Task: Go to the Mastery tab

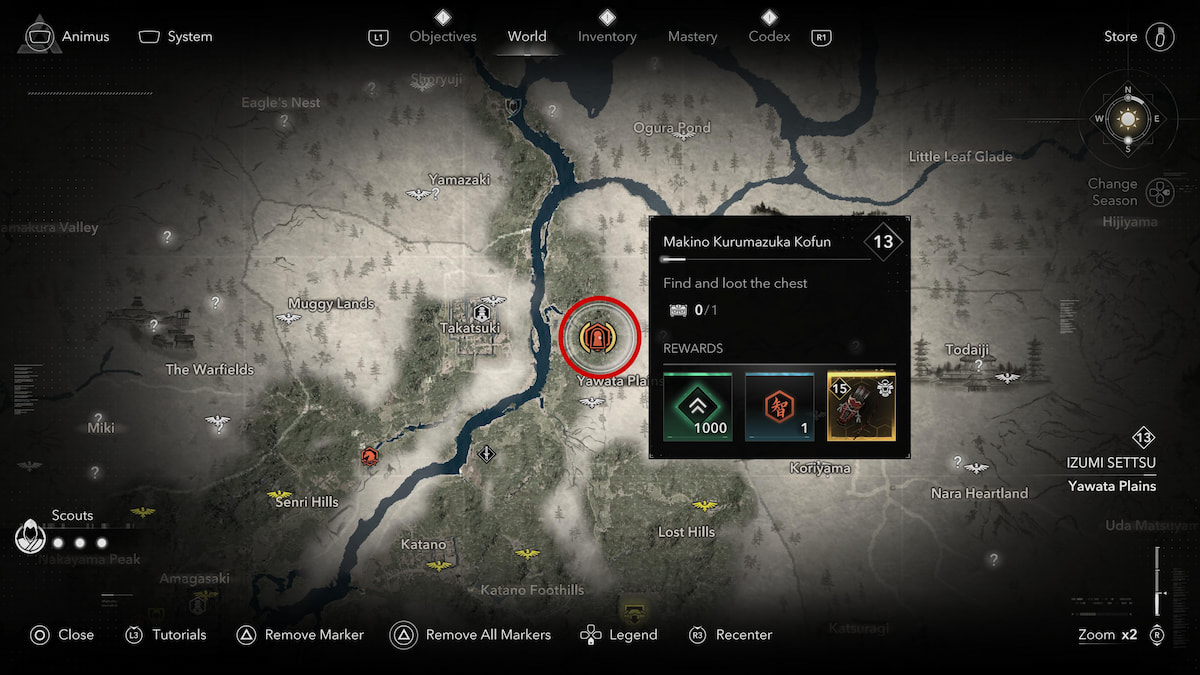Action: click(x=693, y=37)
